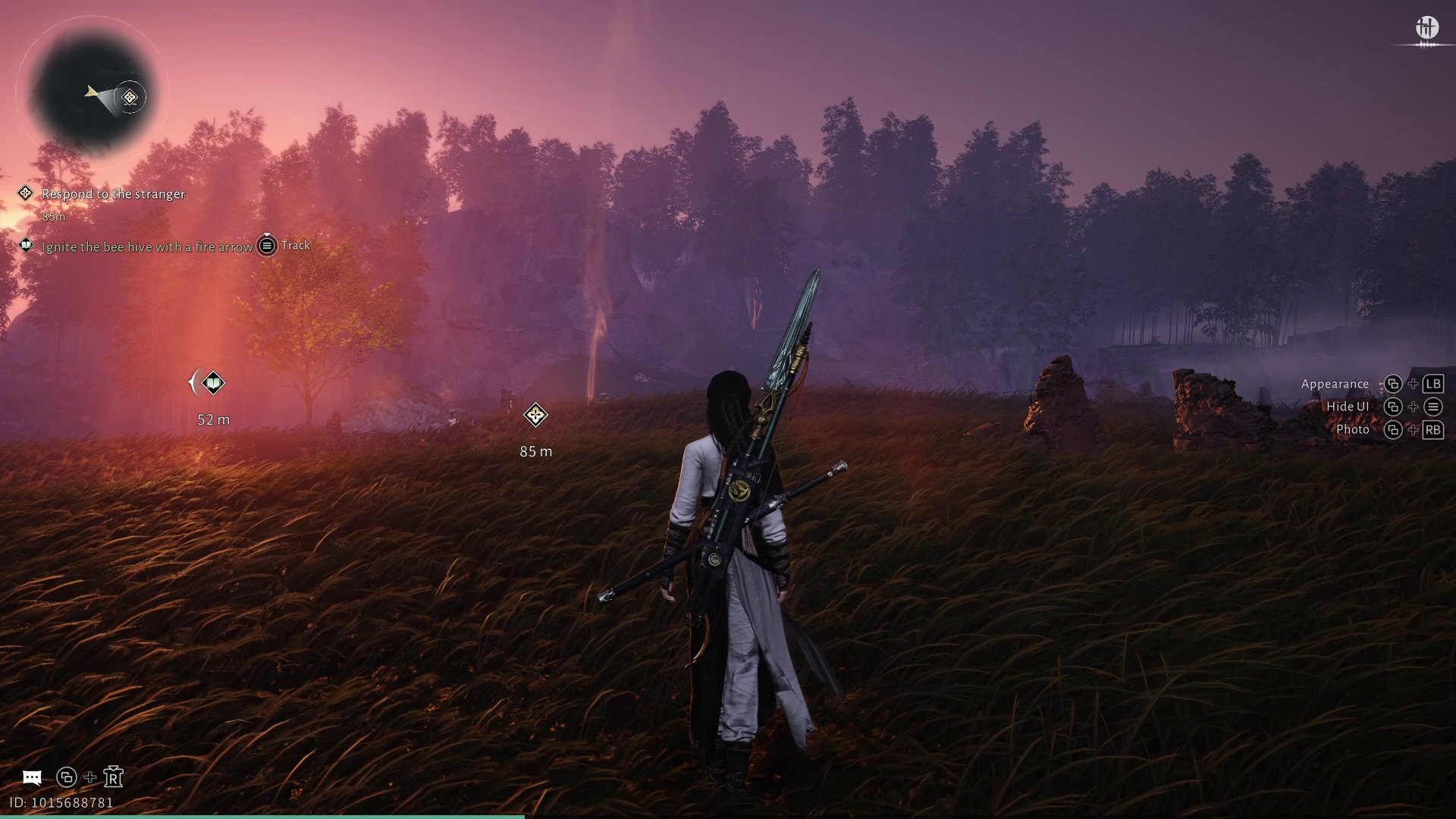Select the "Ignite the bee hive" quest objective
Screen dimensions: 1456x819
[147, 247]
